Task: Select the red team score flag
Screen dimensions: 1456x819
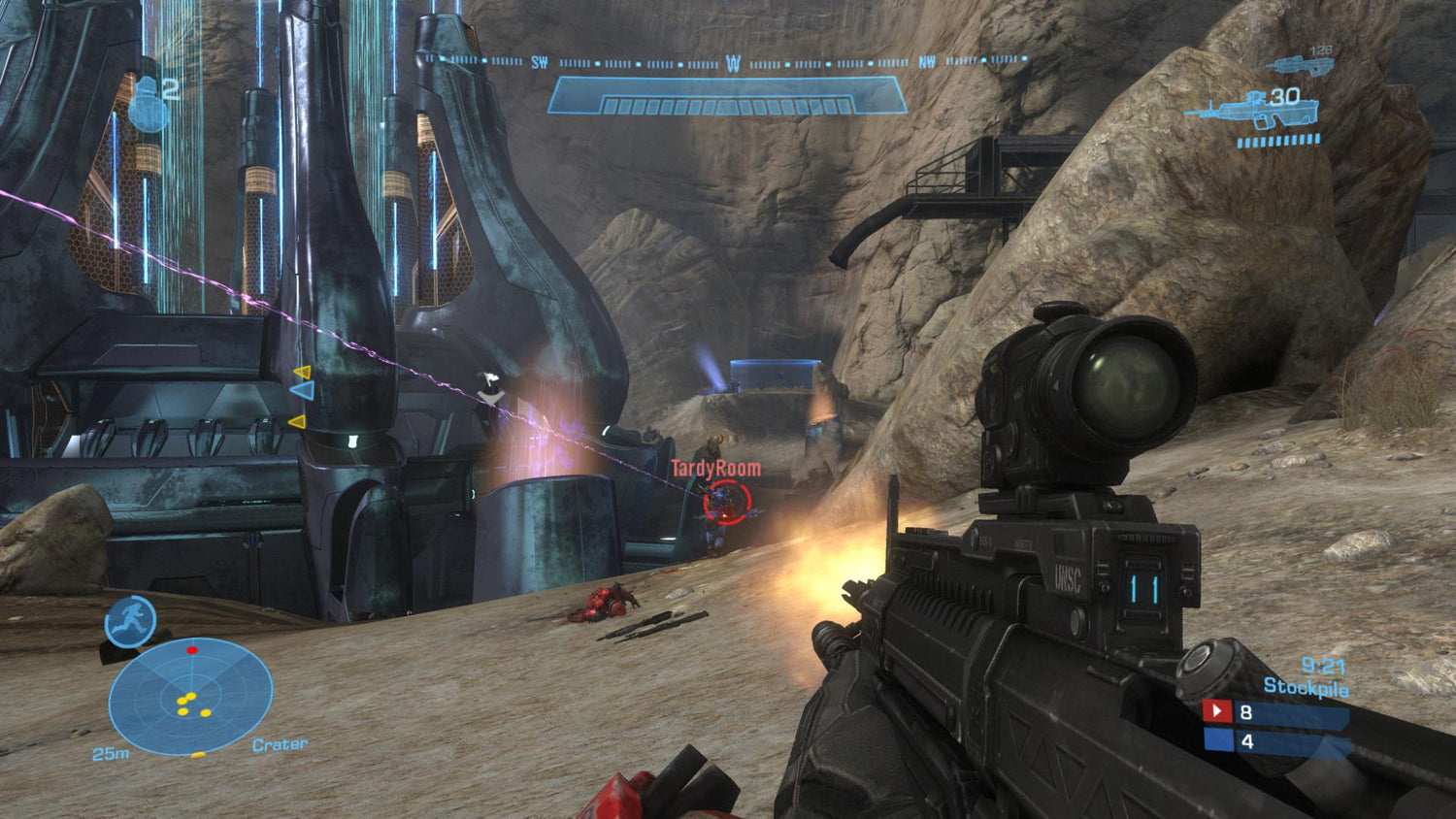Action: 1217,711
